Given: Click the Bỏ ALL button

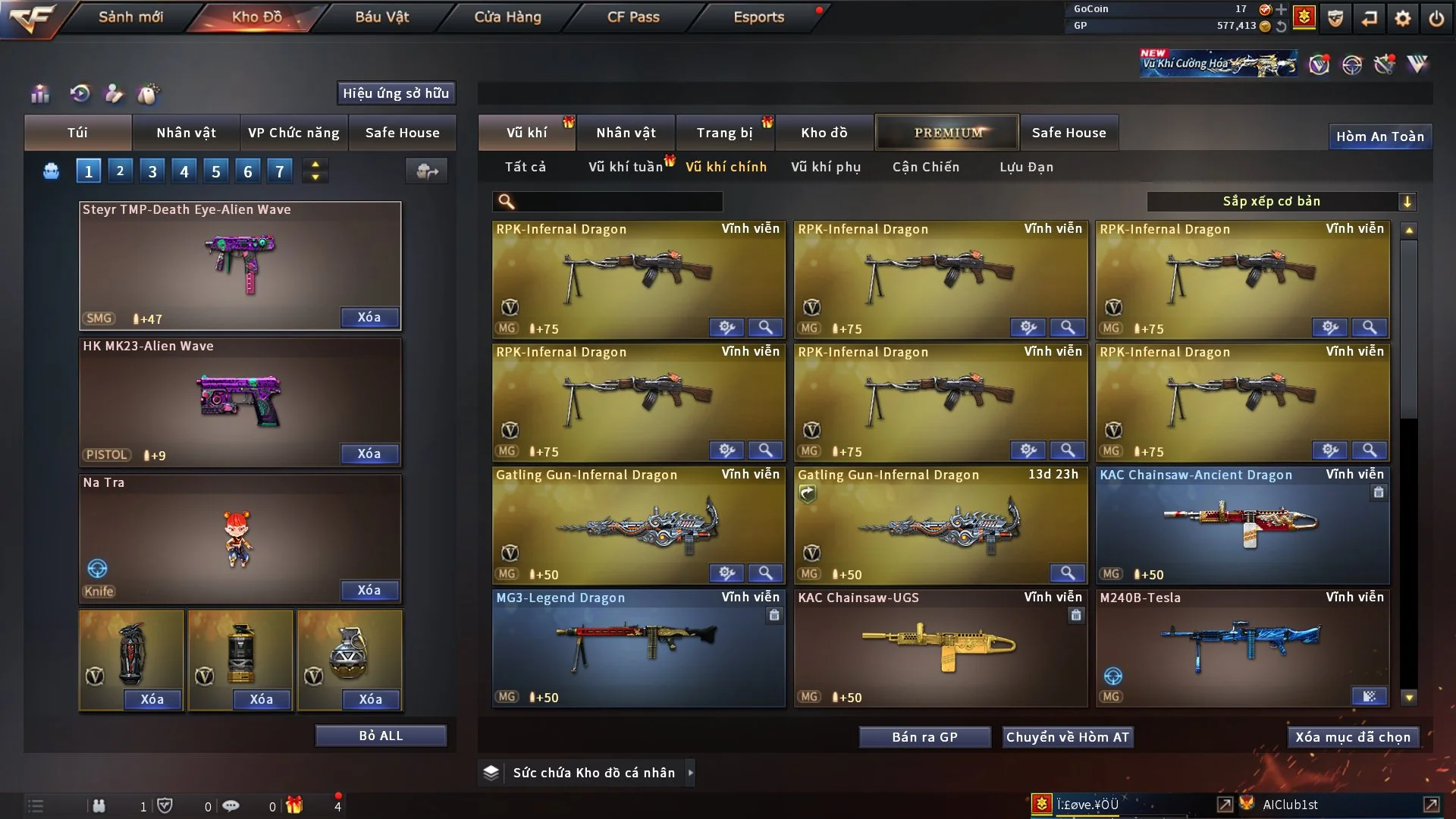Looking at the screenshot, I should coord(381,736).
